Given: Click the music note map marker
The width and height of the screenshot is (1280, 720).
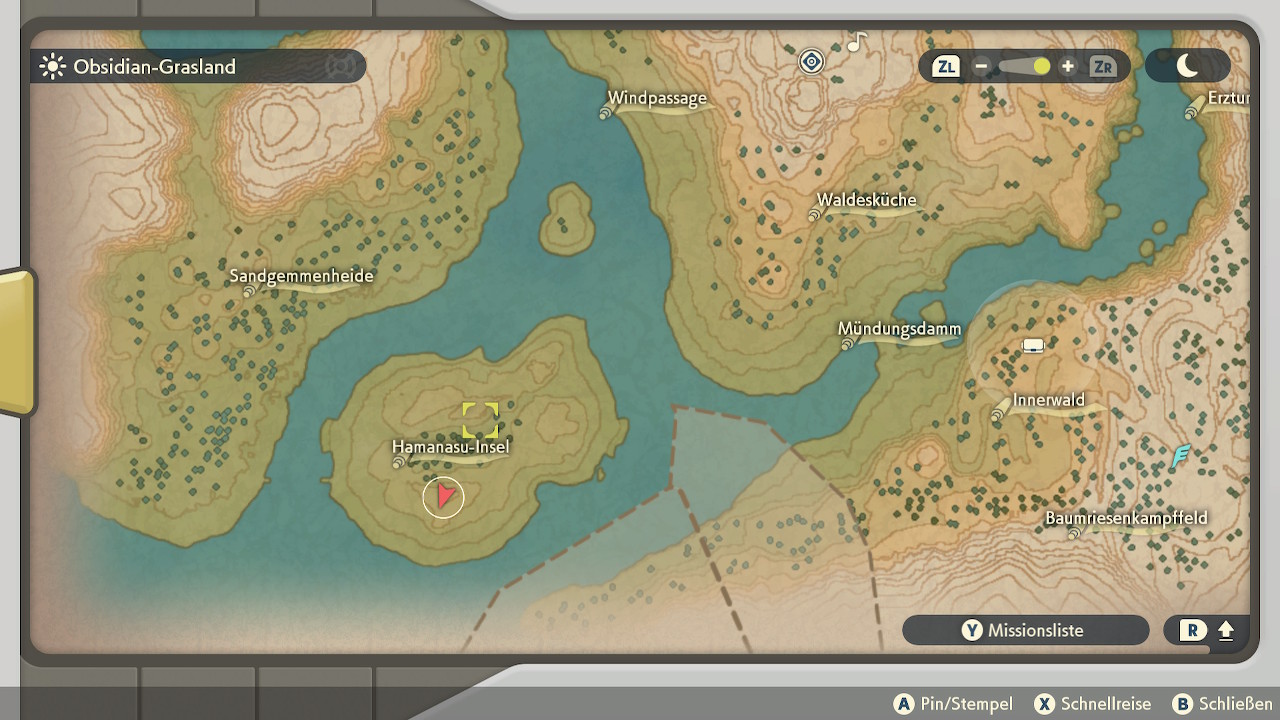Looking at the screenshot, I should 856,43.
